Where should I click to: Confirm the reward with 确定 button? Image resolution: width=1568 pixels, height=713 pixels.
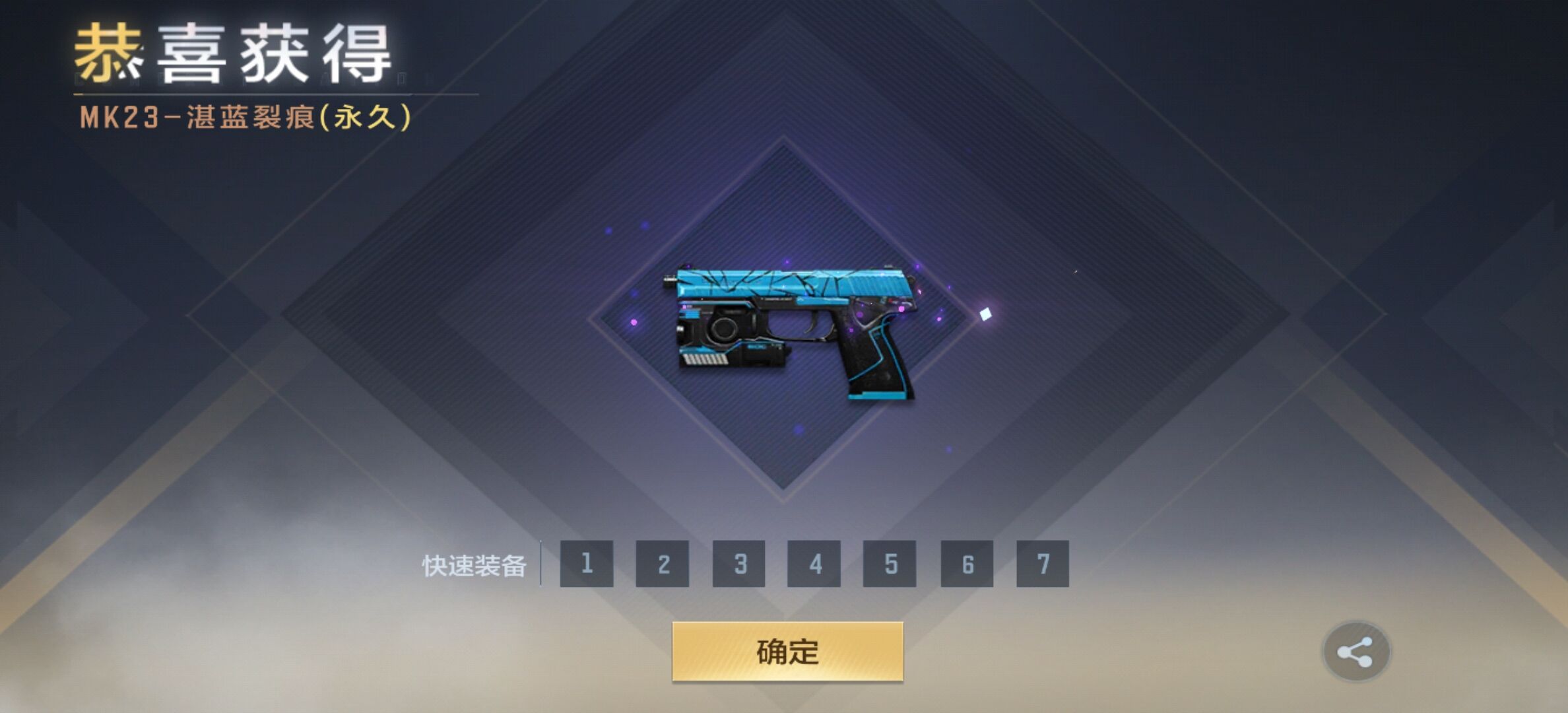(787, 652)
